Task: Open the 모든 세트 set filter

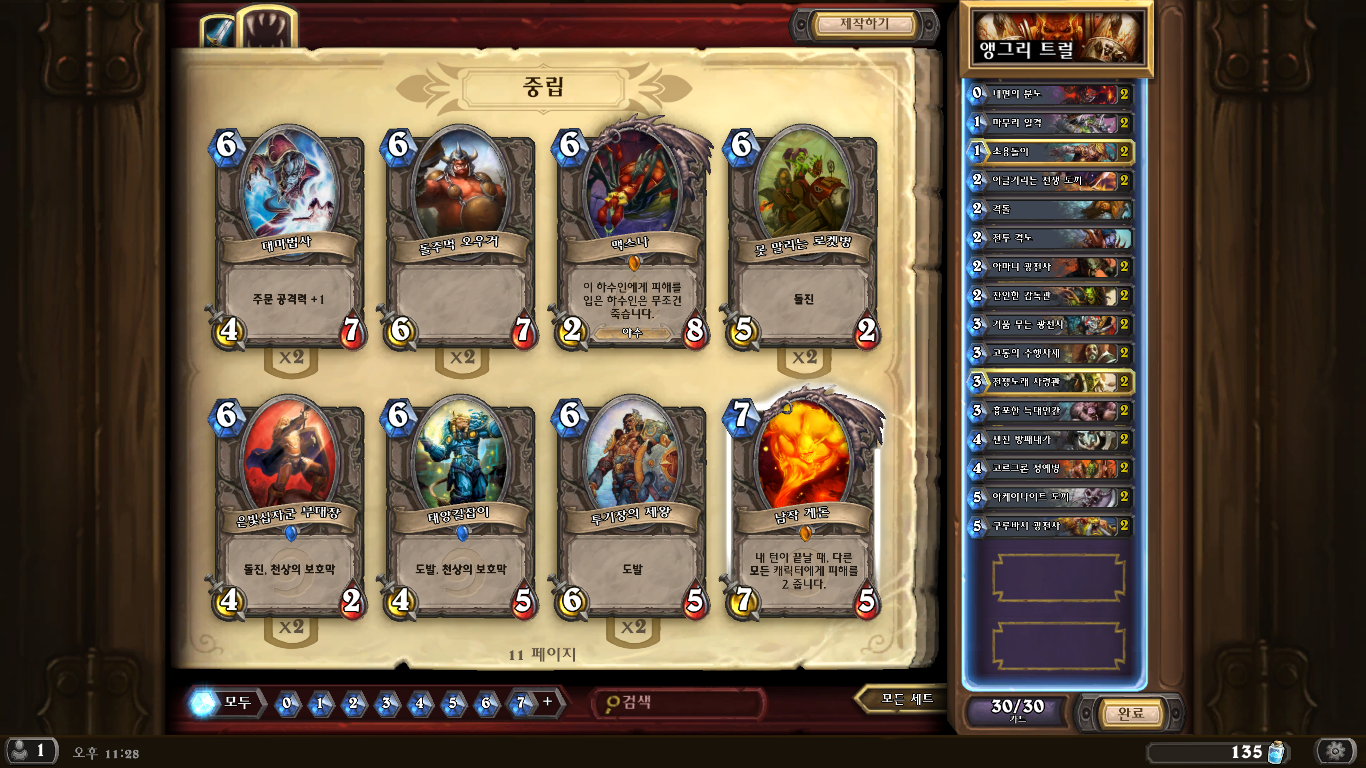Action: 903,699
